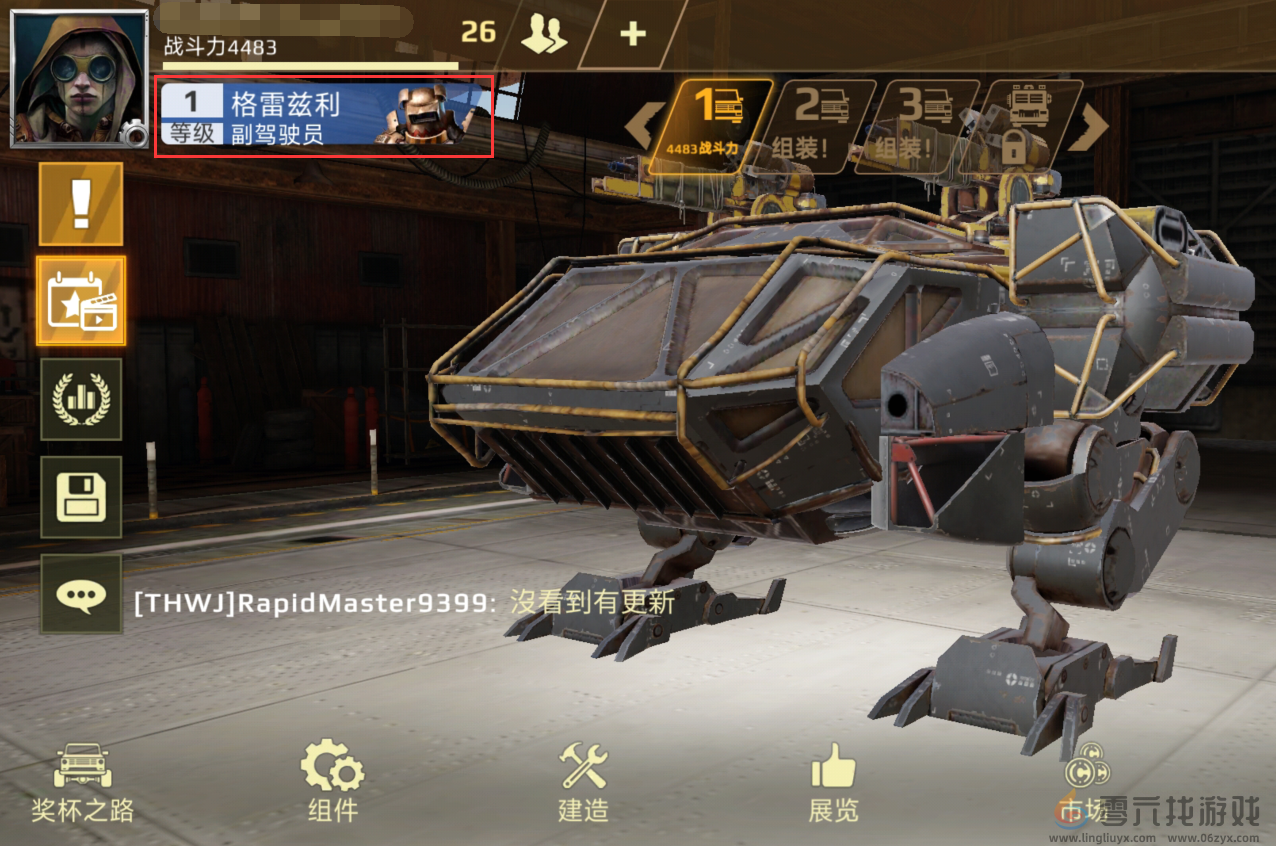Image resolution: width=1276 pixels, height=846 pixels.
Task: Open the 展览 exhibition menu
Action: click(833, 783)
